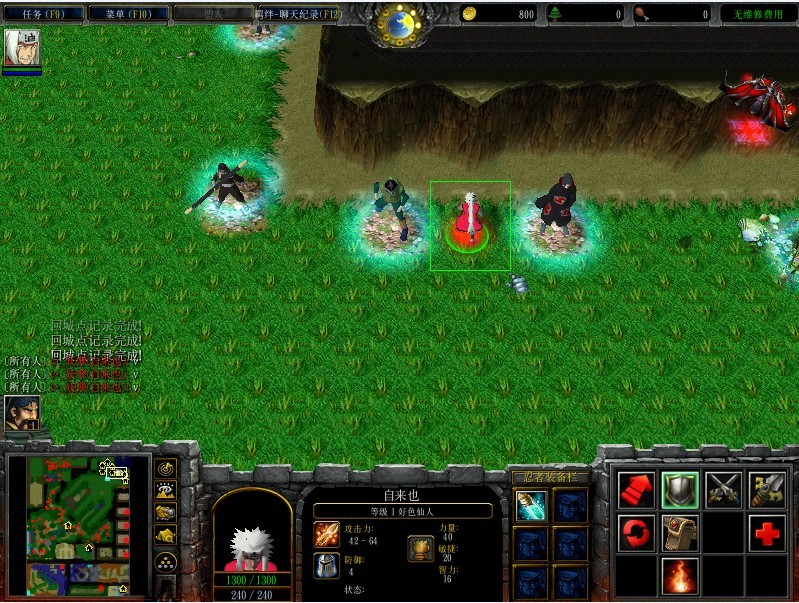
Task: Toggle minimap ally color mode button
Action: click(166, 512)
